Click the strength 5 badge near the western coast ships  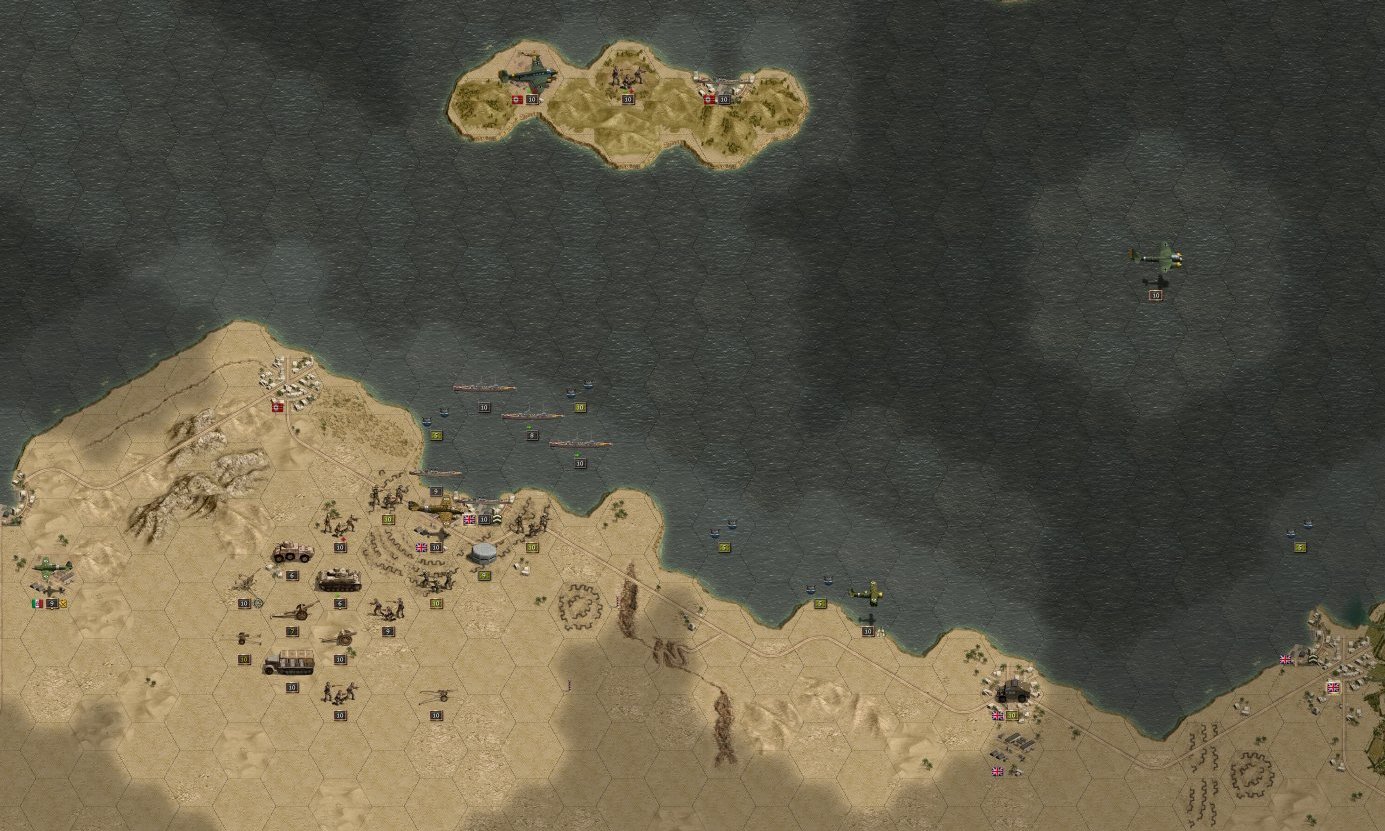[x=435, y=434]
